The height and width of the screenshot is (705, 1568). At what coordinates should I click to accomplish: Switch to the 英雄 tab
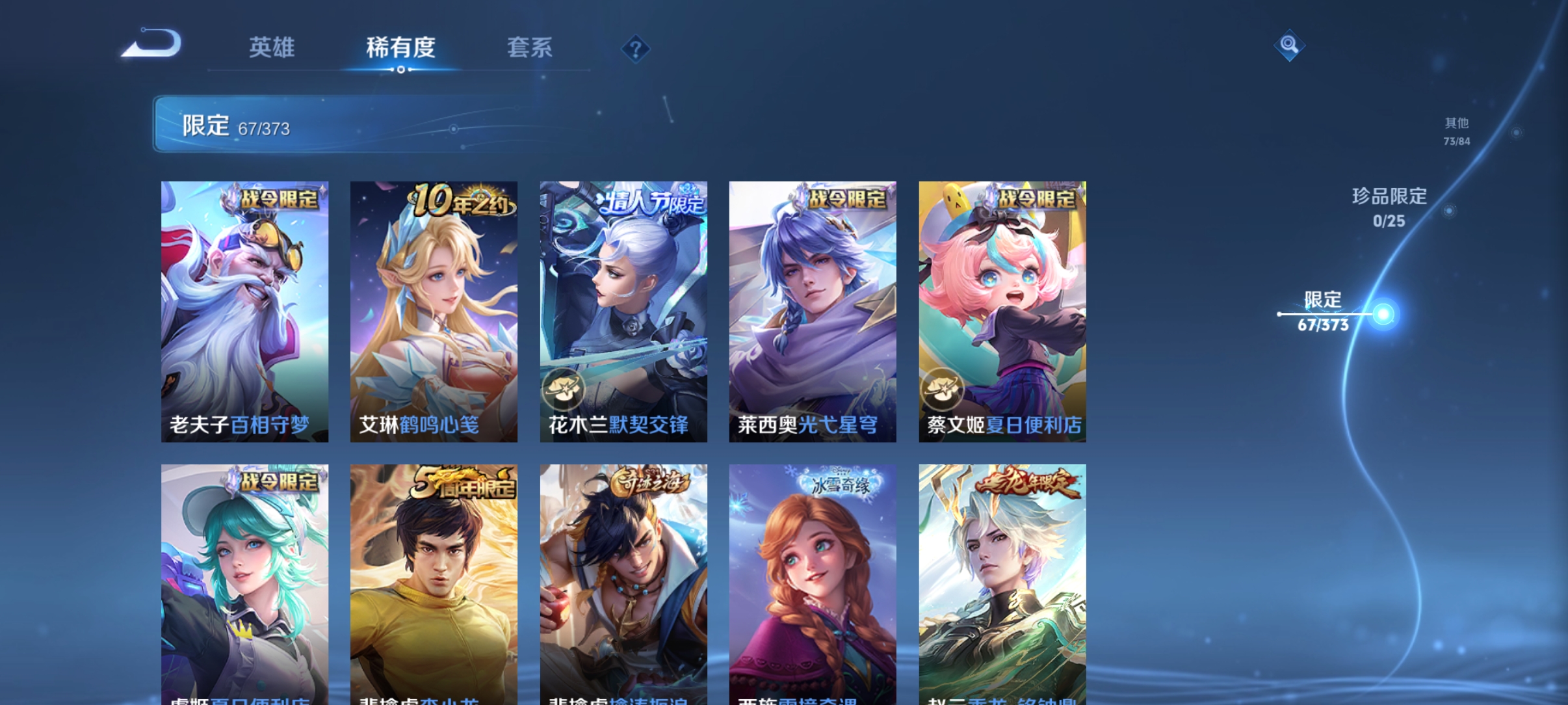point(272,47)
